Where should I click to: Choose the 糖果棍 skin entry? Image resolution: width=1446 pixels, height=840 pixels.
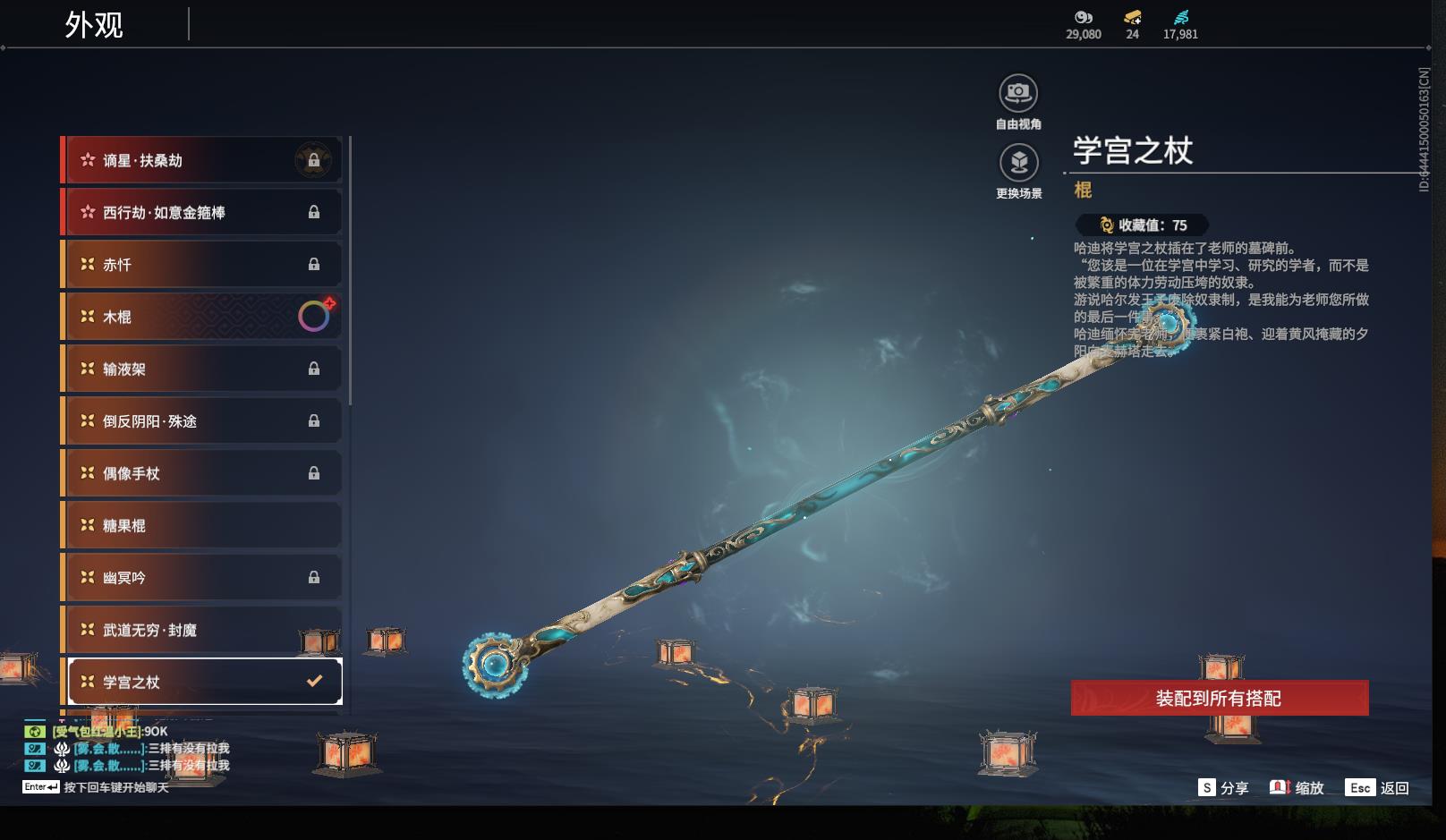pyautogui.click(x=201, y=525)
